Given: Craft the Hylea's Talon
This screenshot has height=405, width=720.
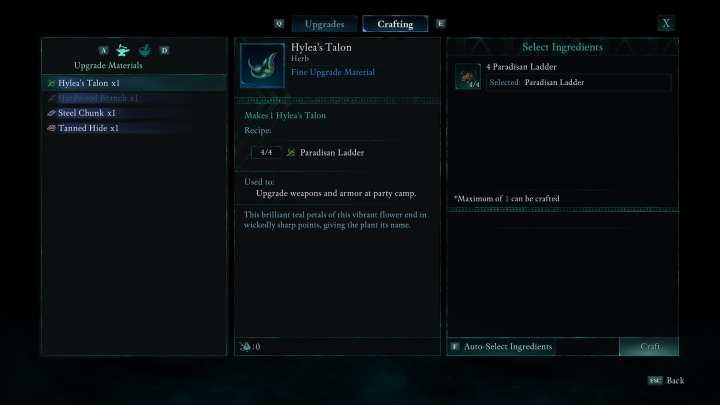Looking at the screenshot, I should tap(650, 346).
